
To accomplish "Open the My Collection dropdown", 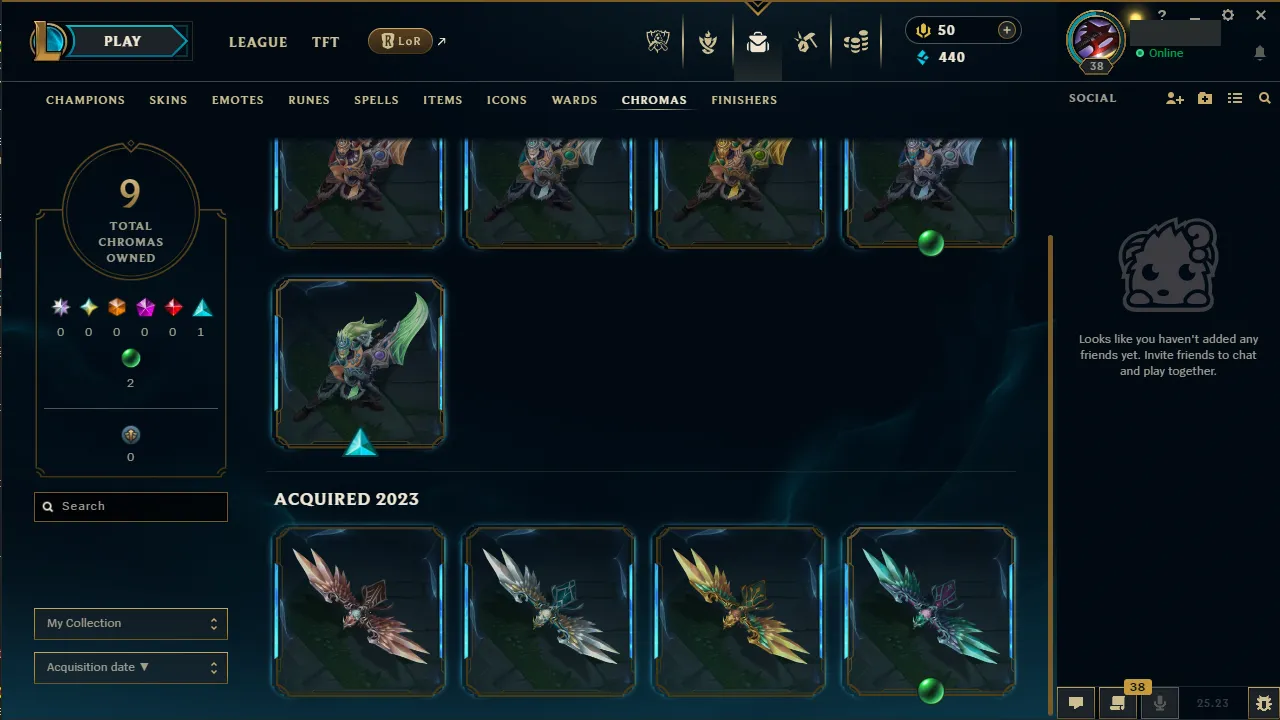I will pyautogui.click(x=130, y=623).
